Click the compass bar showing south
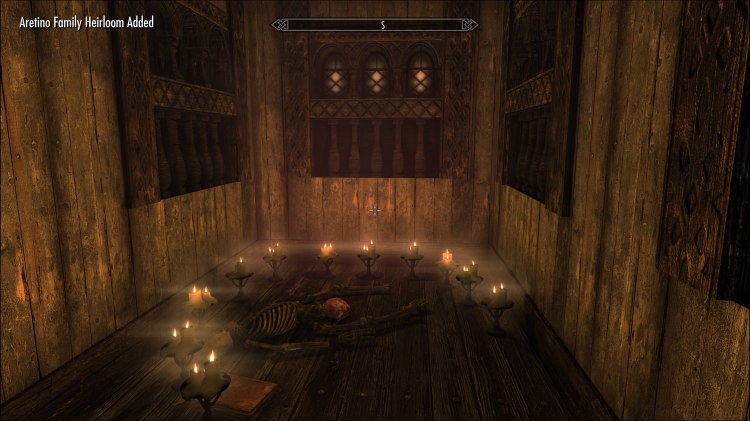The height and width of the screenshot is (421, 750). (374, 23)
